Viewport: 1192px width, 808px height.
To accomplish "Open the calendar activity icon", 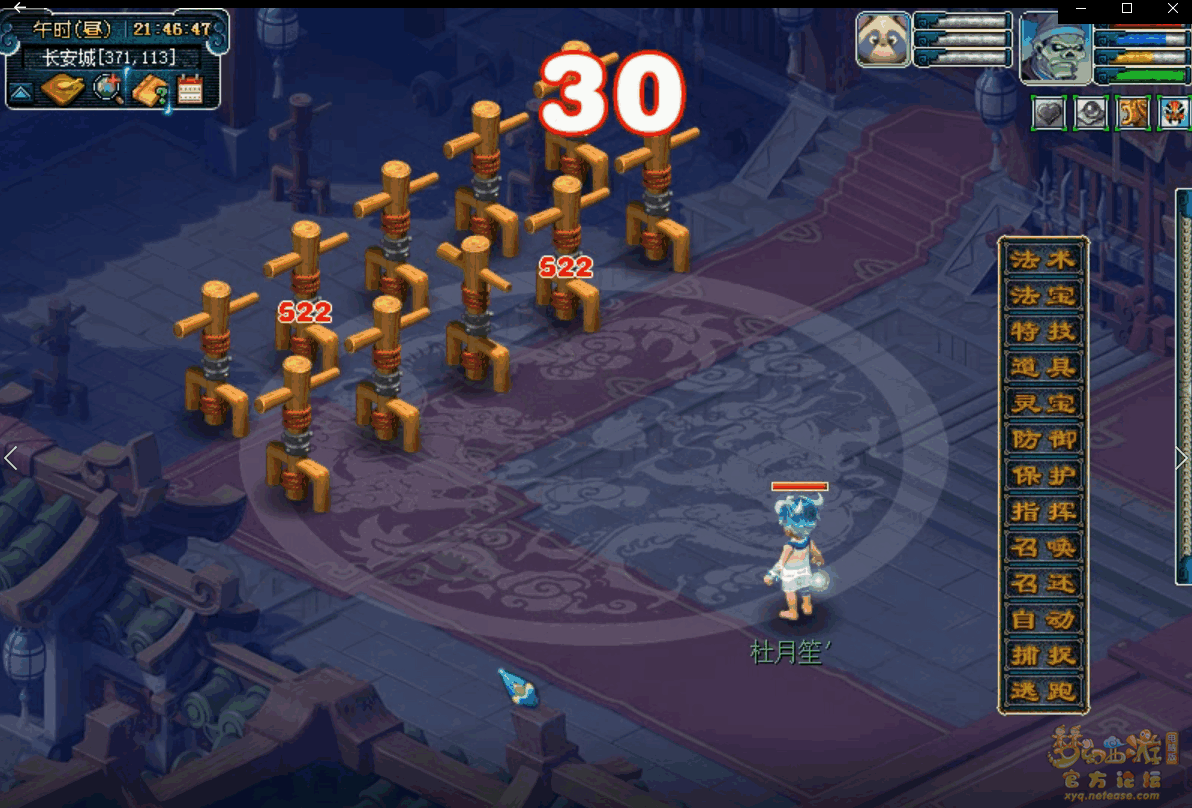I will (x=190, y=91).
